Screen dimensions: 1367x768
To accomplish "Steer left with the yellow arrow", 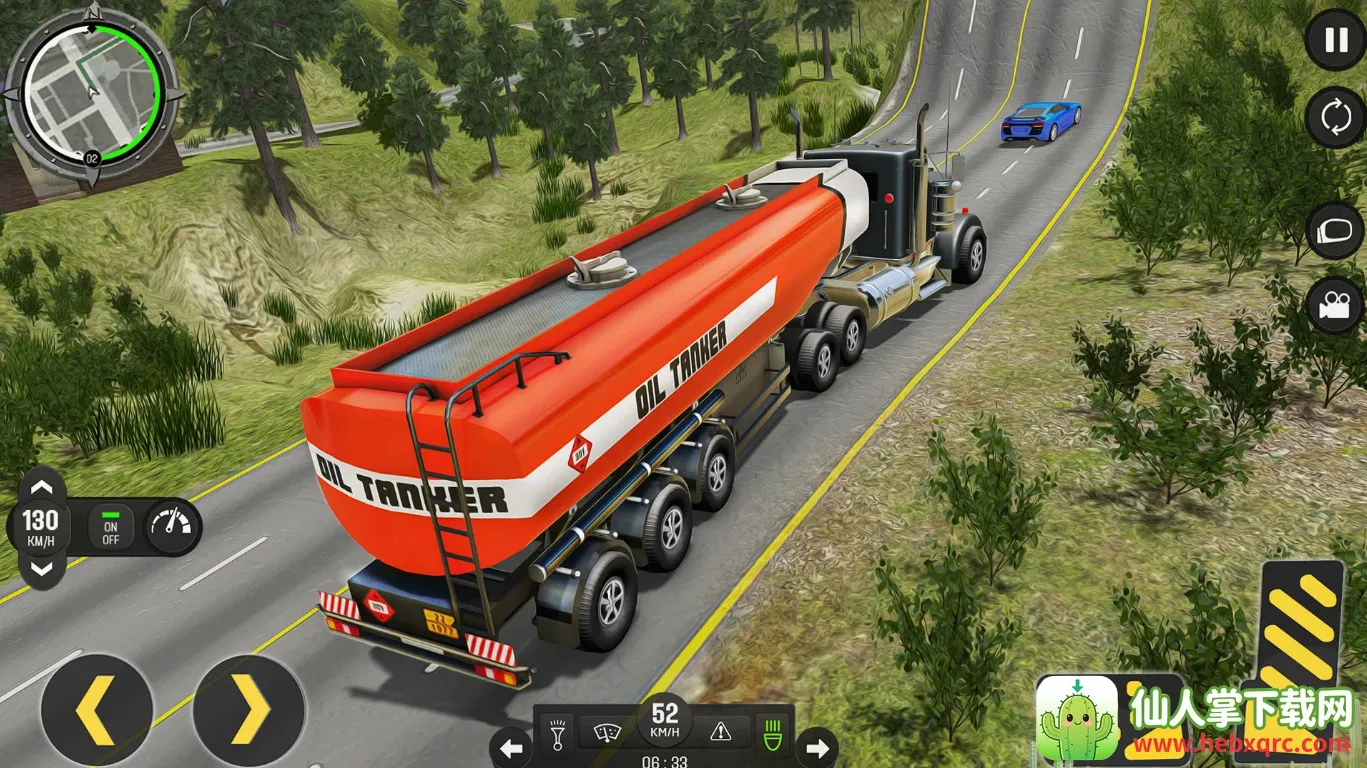I will [x=96, y=710].
